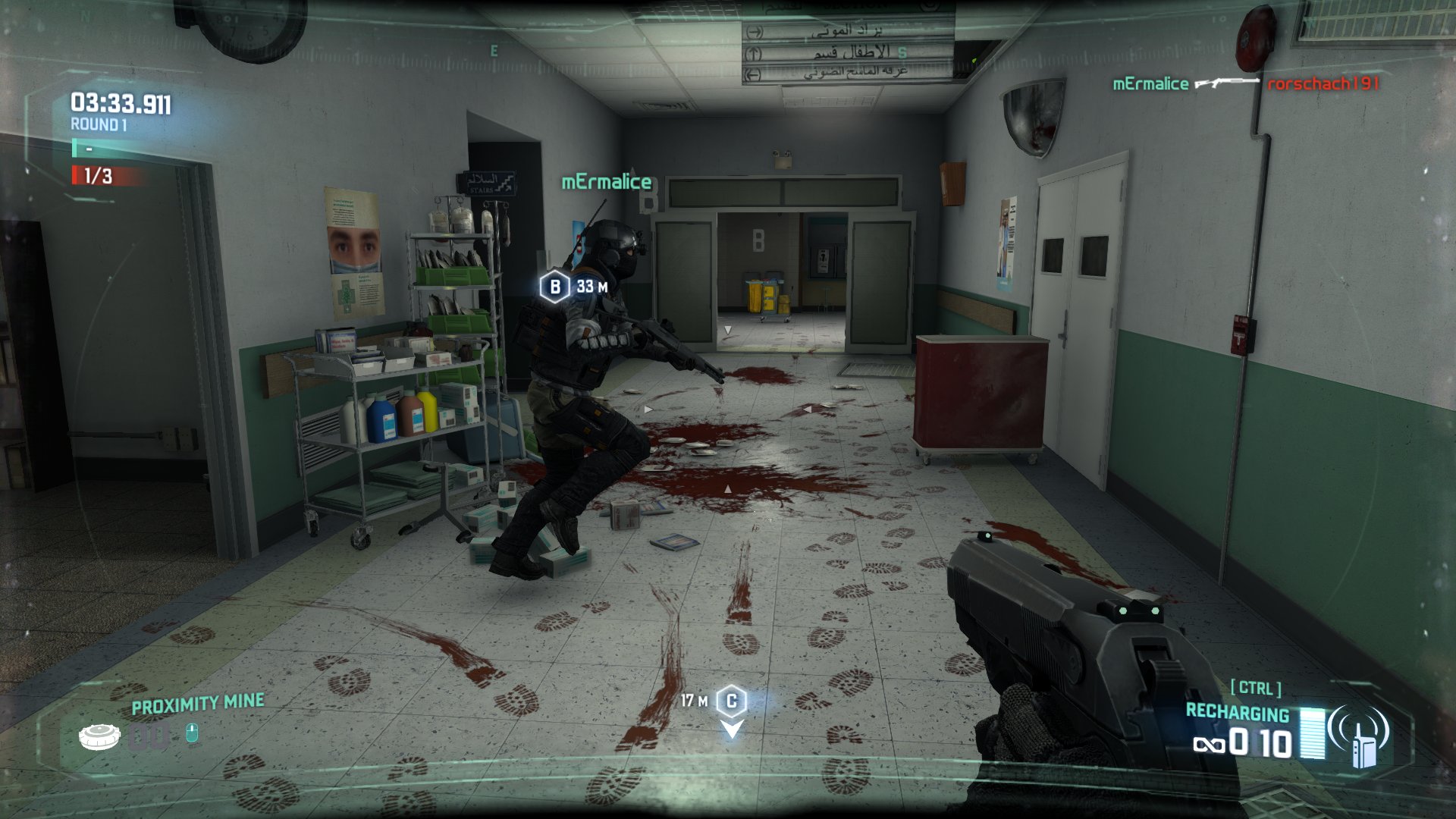Click the objective B waypoint marker
Viewport: 1456px width, 819px height.
(x=554, y=287)
